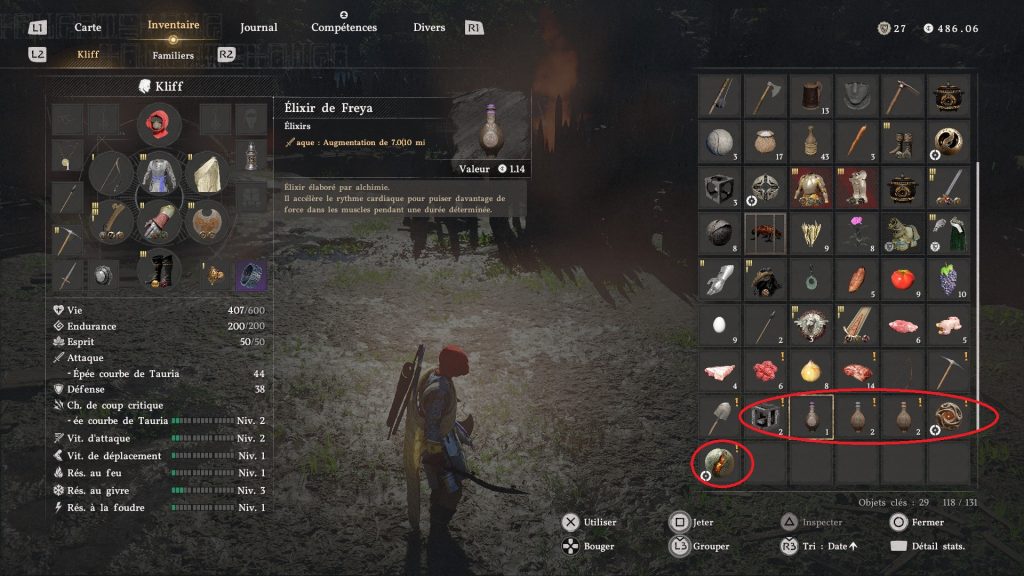Pick the woodcutting axe in inventory

765,96
